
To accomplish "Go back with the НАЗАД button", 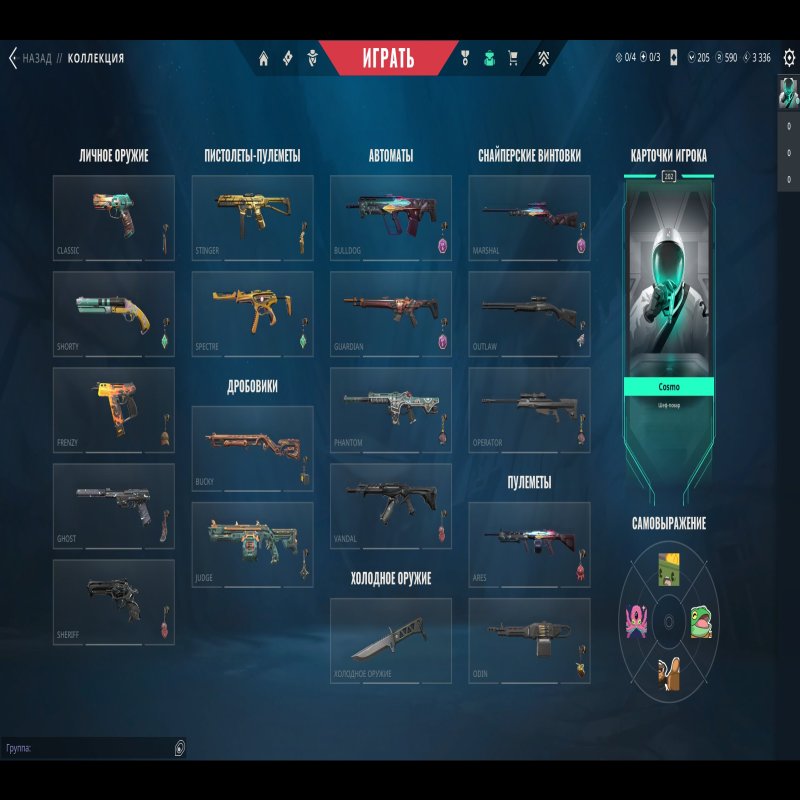I will [30, 58].
